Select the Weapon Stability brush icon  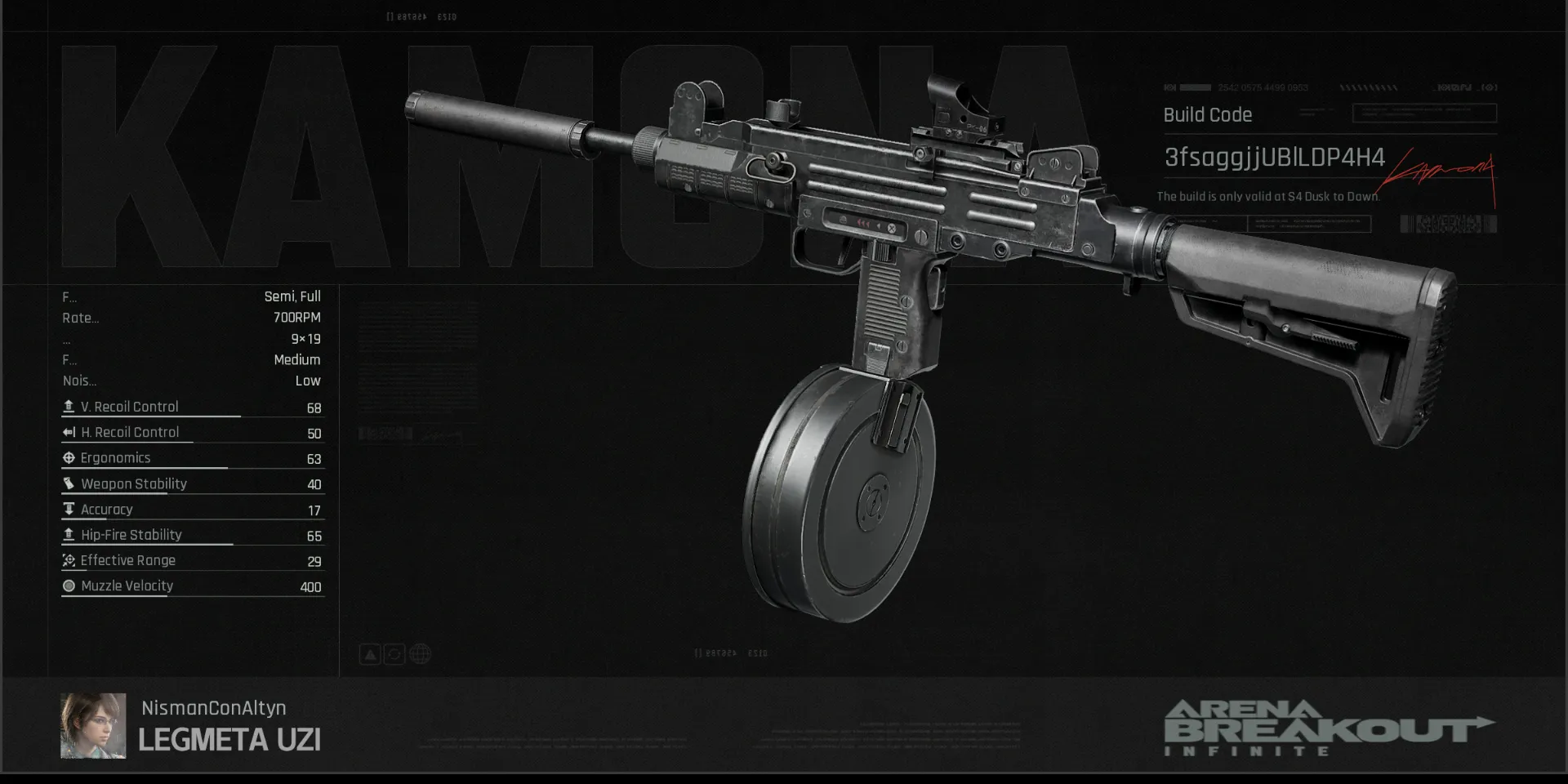pos(69,483)
